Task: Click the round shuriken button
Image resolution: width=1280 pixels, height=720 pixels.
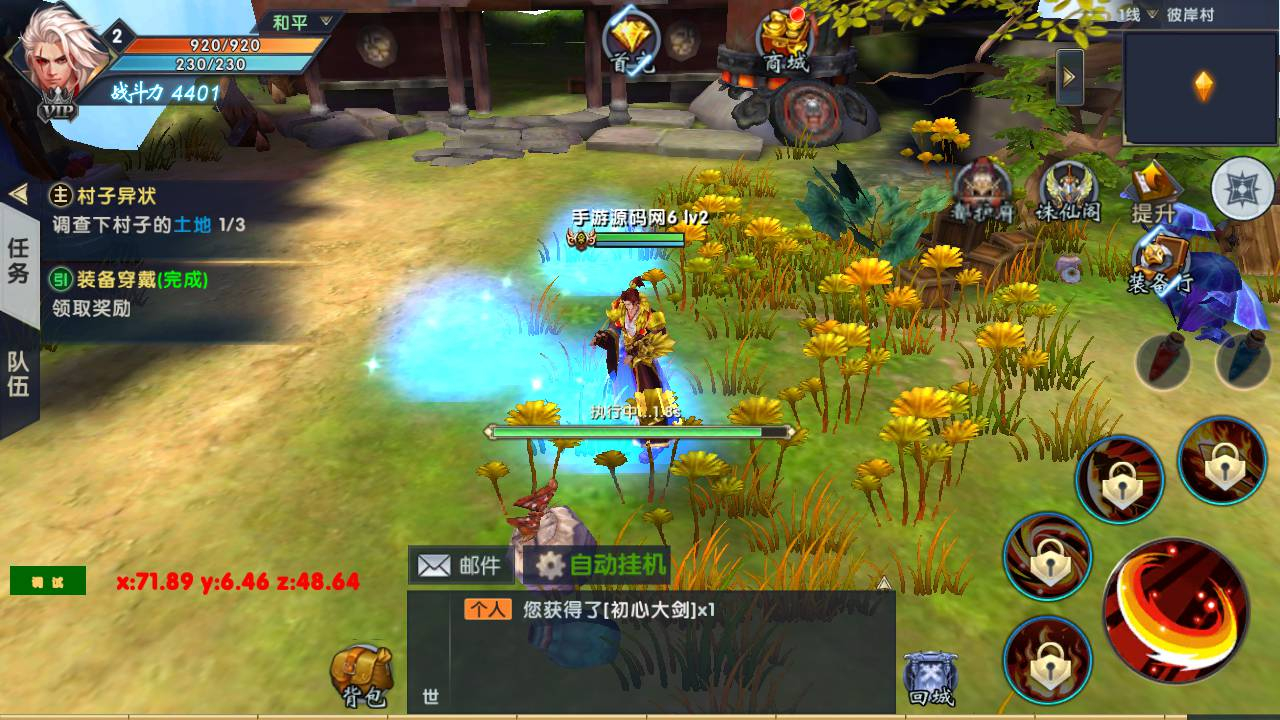Action: click(1242, 188)
